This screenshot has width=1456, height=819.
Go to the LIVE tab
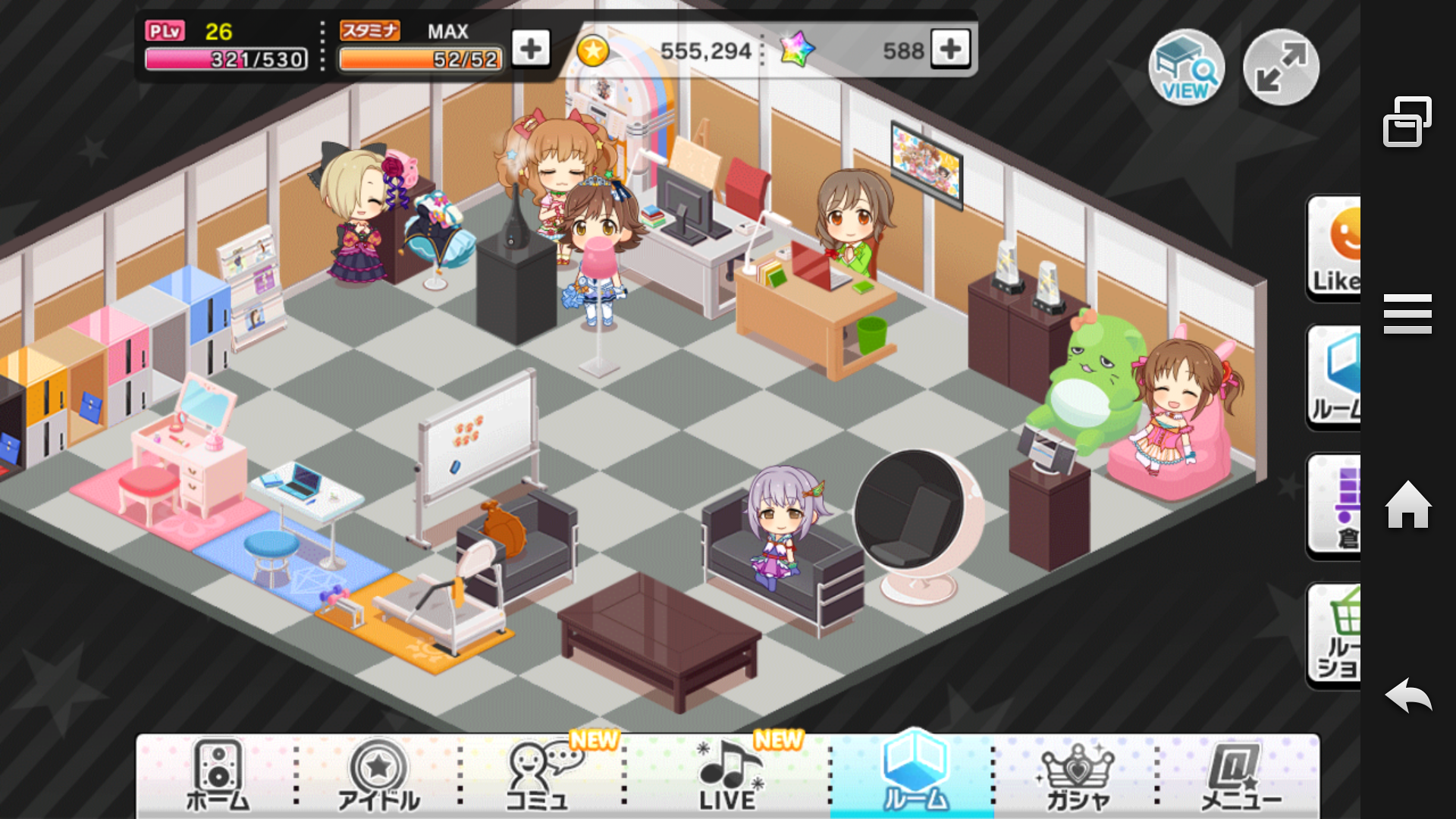coord(728,775)
